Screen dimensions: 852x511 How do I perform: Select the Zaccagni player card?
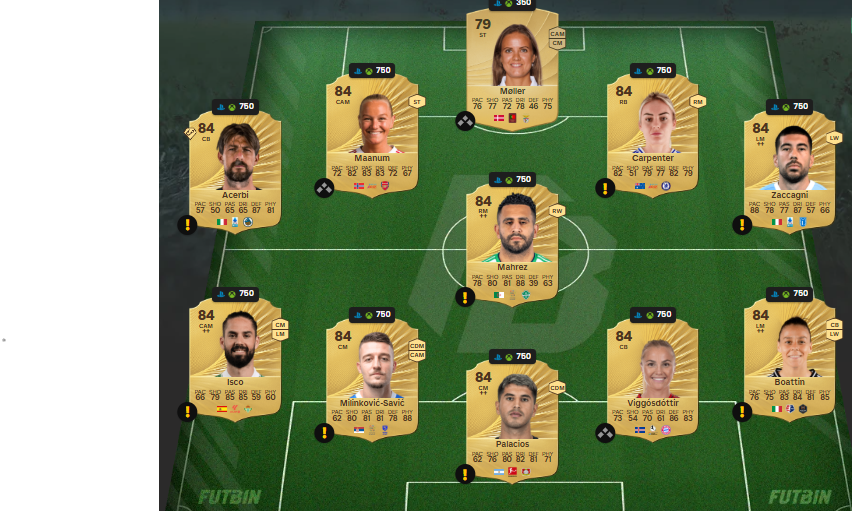[790, 170]
